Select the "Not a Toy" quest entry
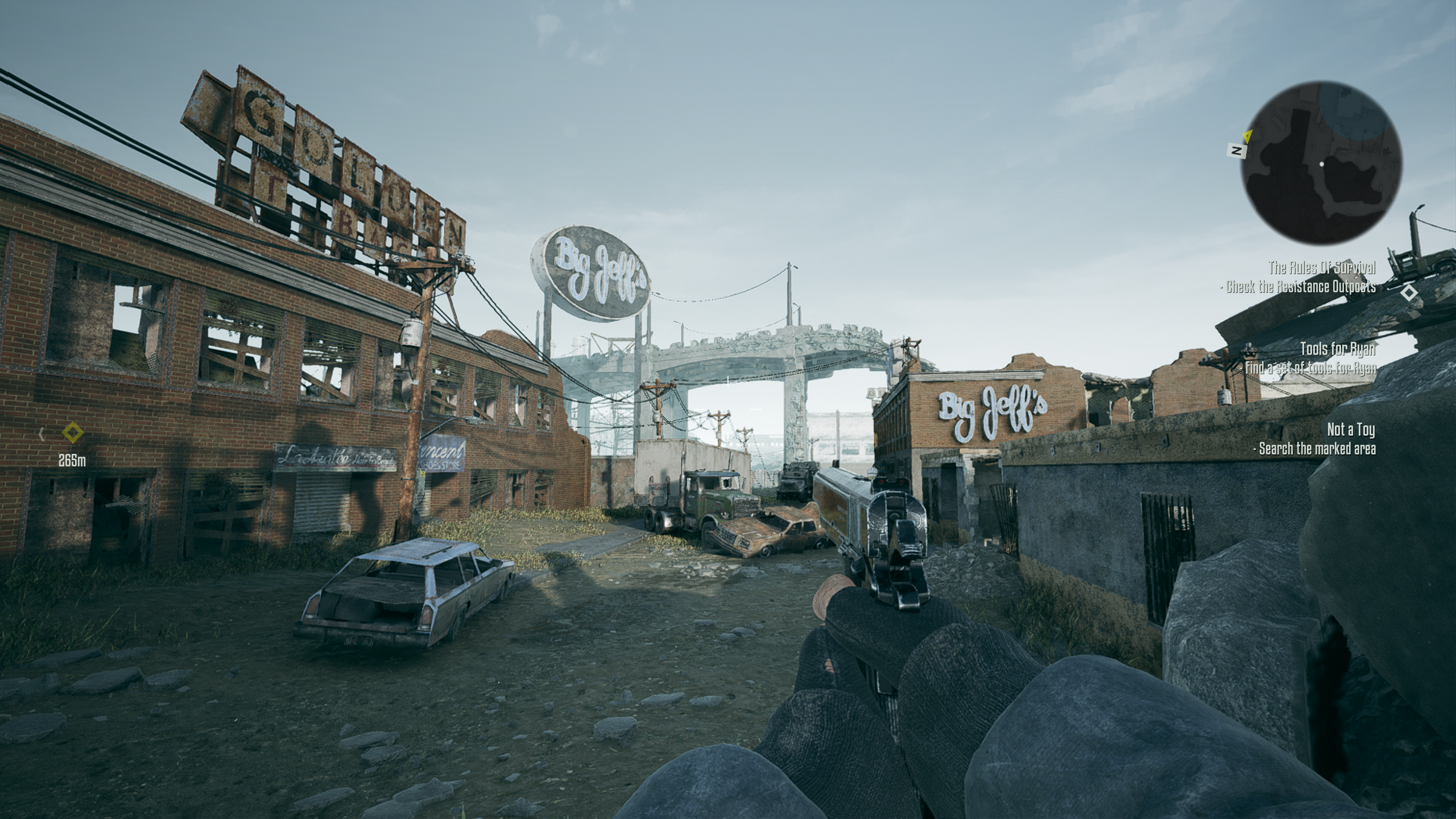The image size is (1456, 819). 1351,429
